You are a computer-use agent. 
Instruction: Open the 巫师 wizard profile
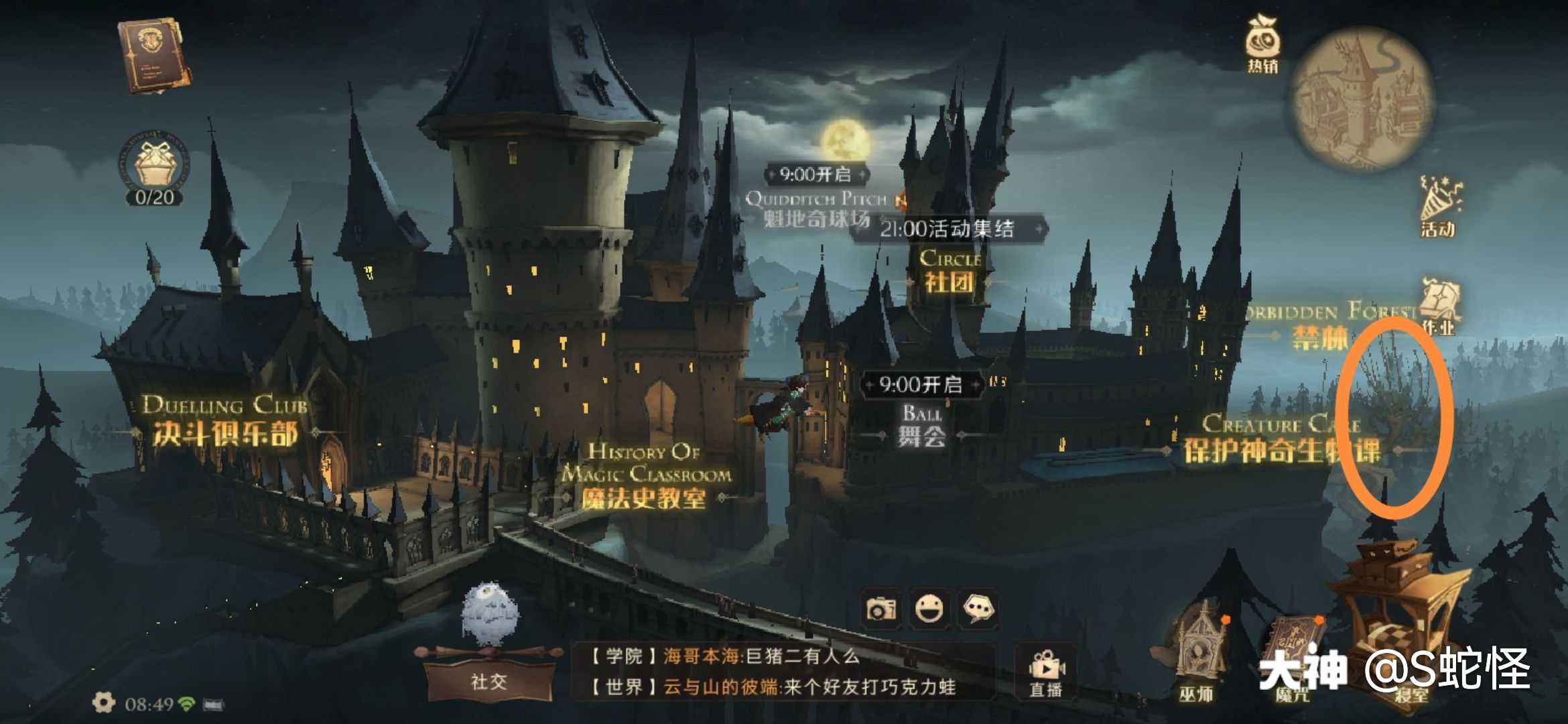1197,660
